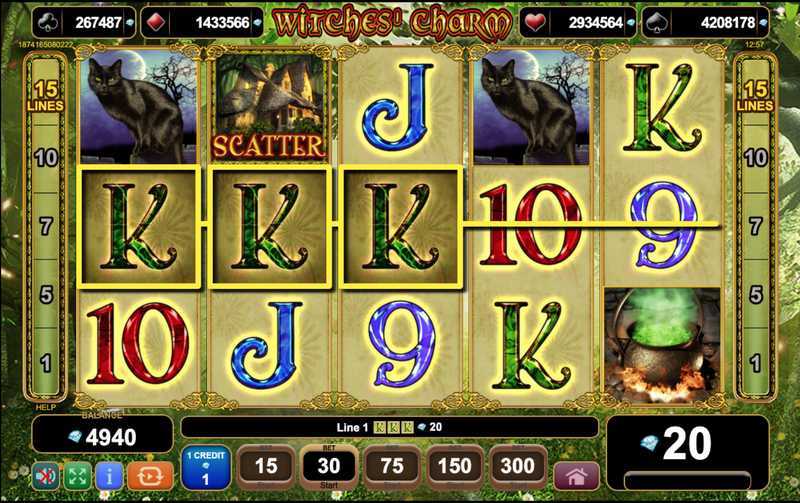This screenshot has width=800, height=503.
Task: Start a spin with bet 30
Action: click(x=328, y=466)
